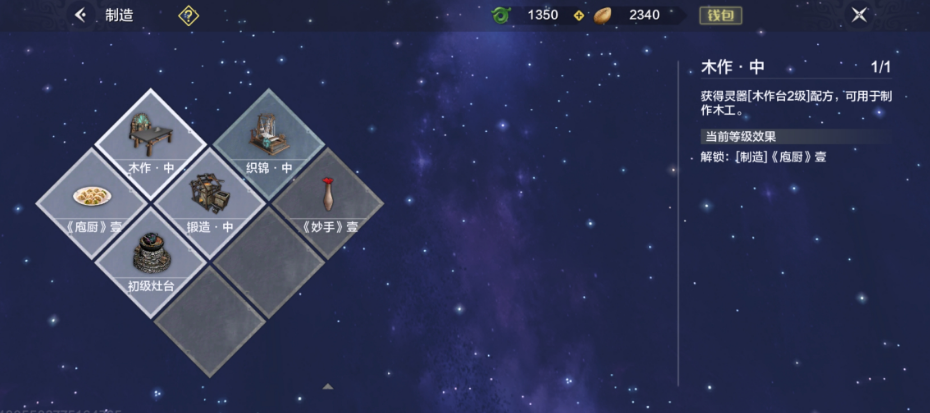Open the 钱包 wallet button
The width and height of the screenshot is (930, 413).
720,15
